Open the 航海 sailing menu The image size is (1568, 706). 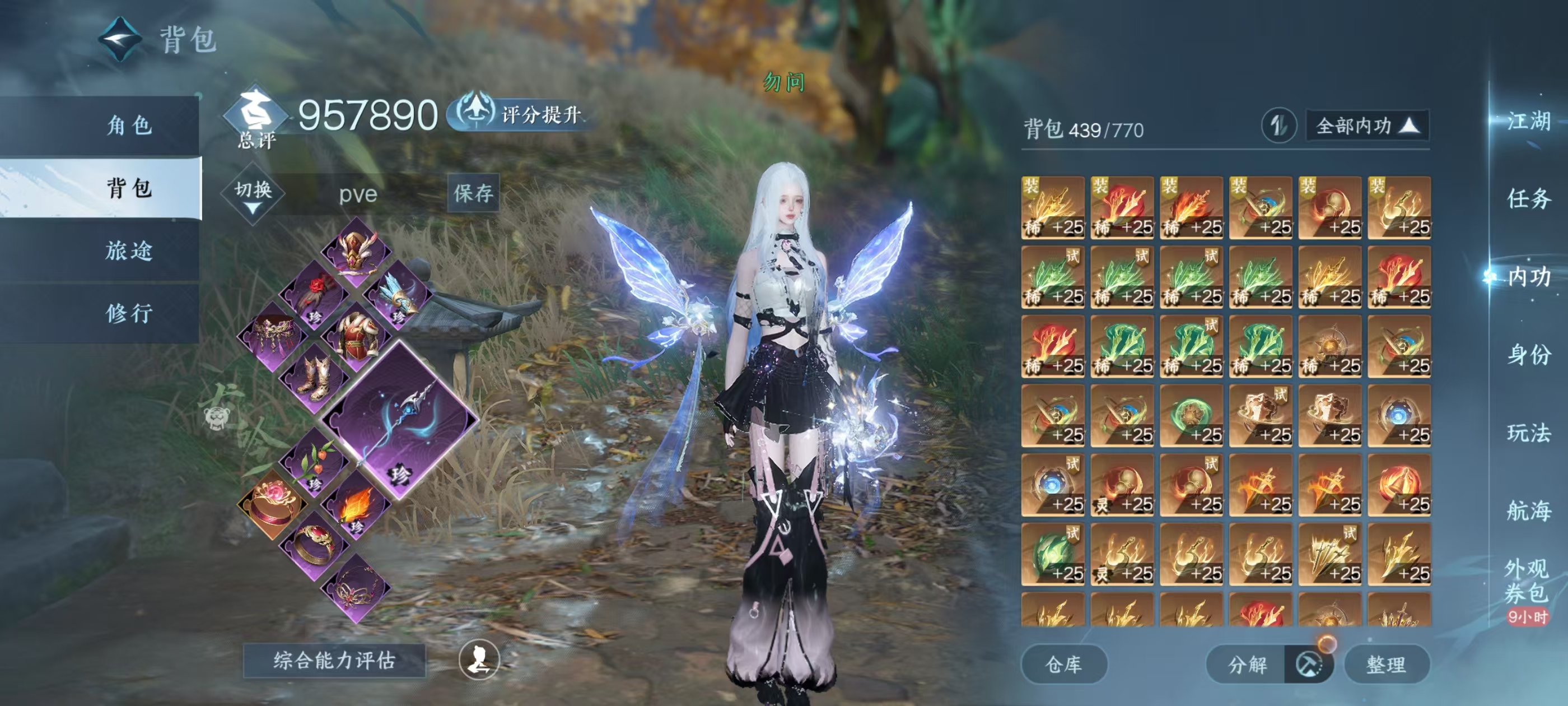pos(1528,510)
